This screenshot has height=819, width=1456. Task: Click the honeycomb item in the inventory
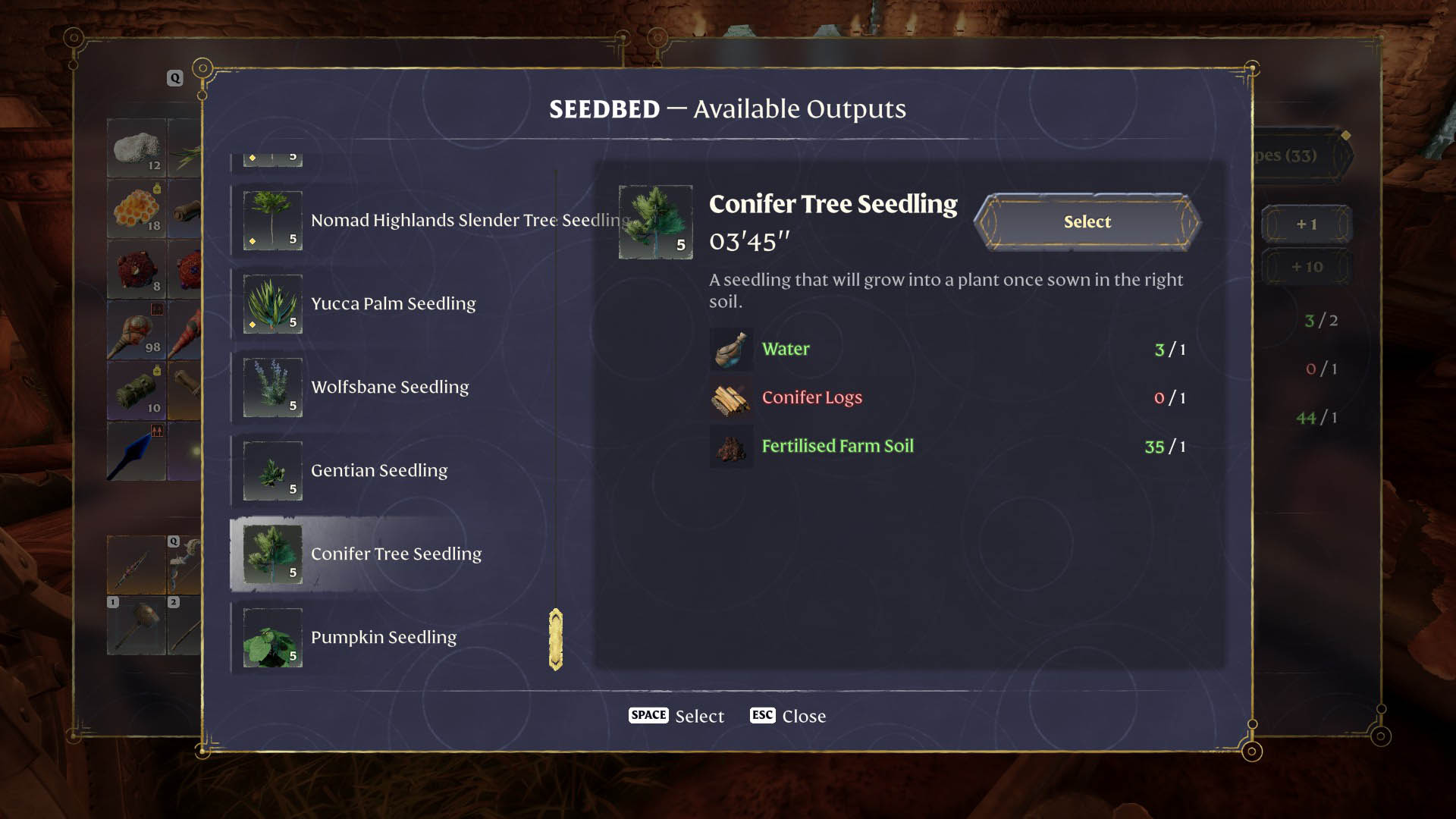tap(136, 209)
